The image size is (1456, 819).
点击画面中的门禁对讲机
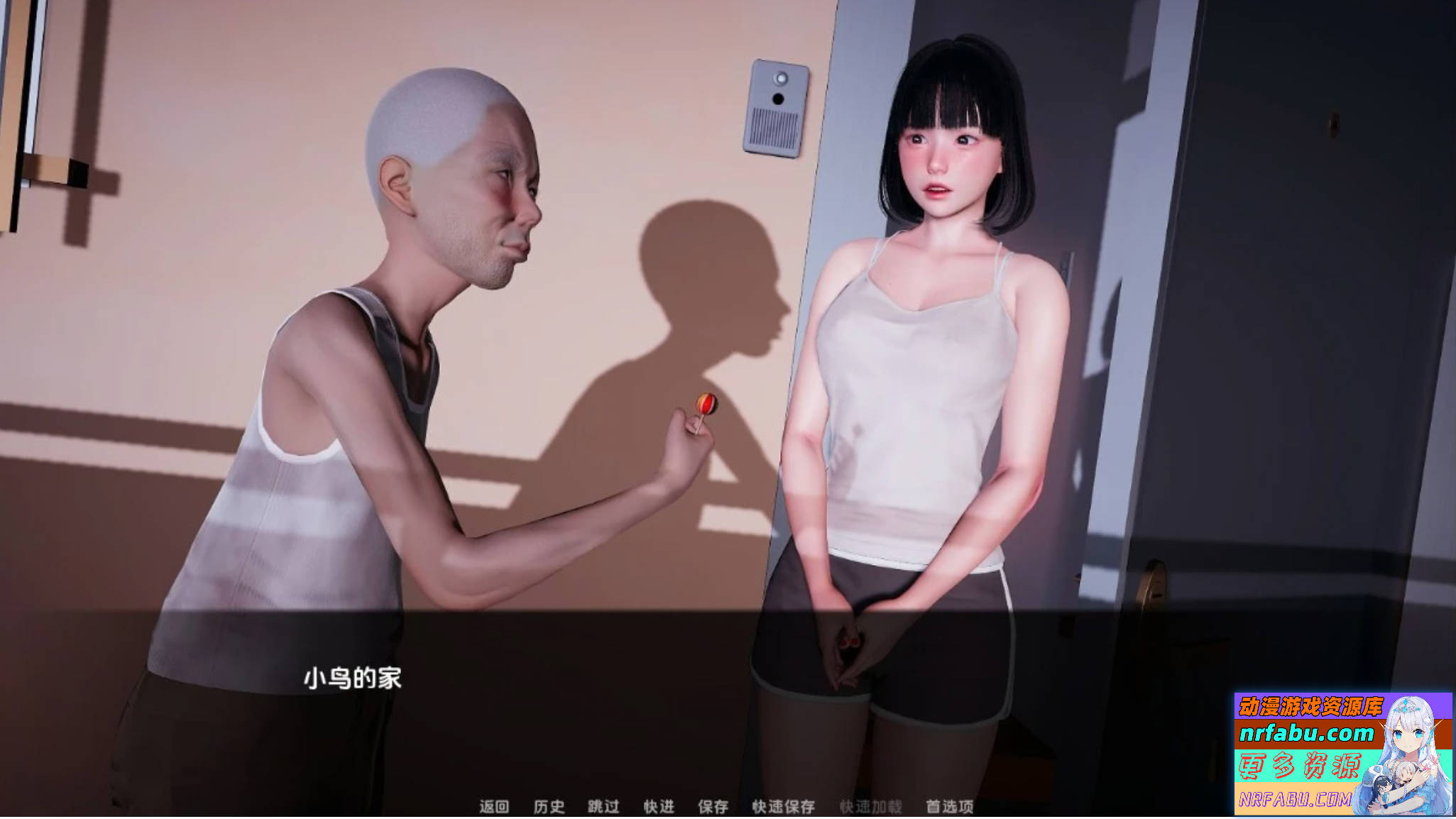[778, 106]
